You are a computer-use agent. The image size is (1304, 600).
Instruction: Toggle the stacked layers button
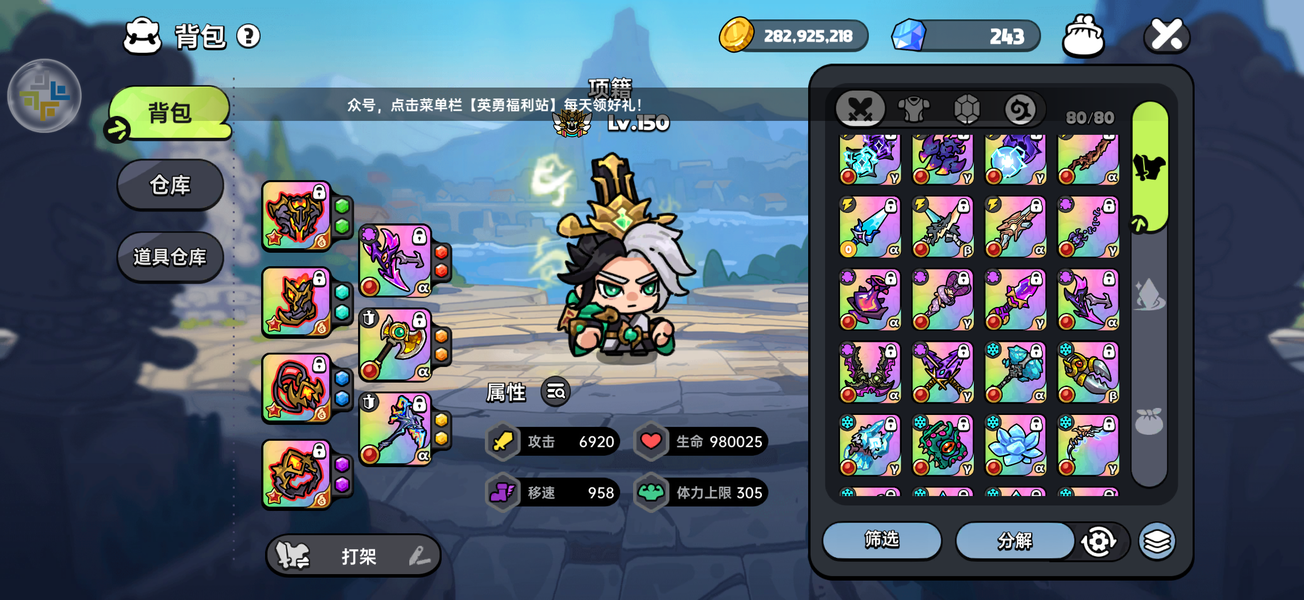coord(1157,541)
